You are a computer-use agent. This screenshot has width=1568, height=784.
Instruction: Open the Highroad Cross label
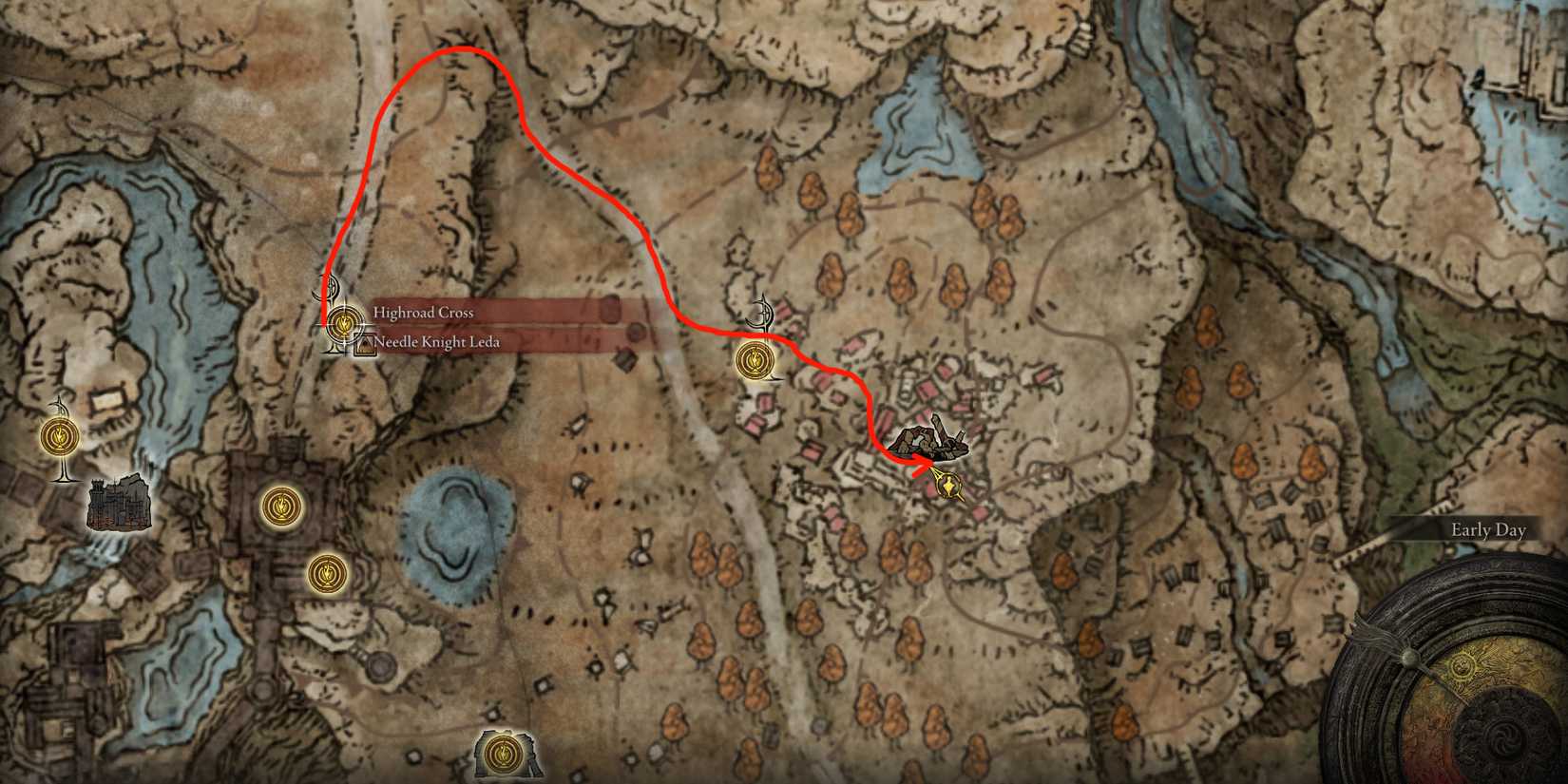(424, 312)
